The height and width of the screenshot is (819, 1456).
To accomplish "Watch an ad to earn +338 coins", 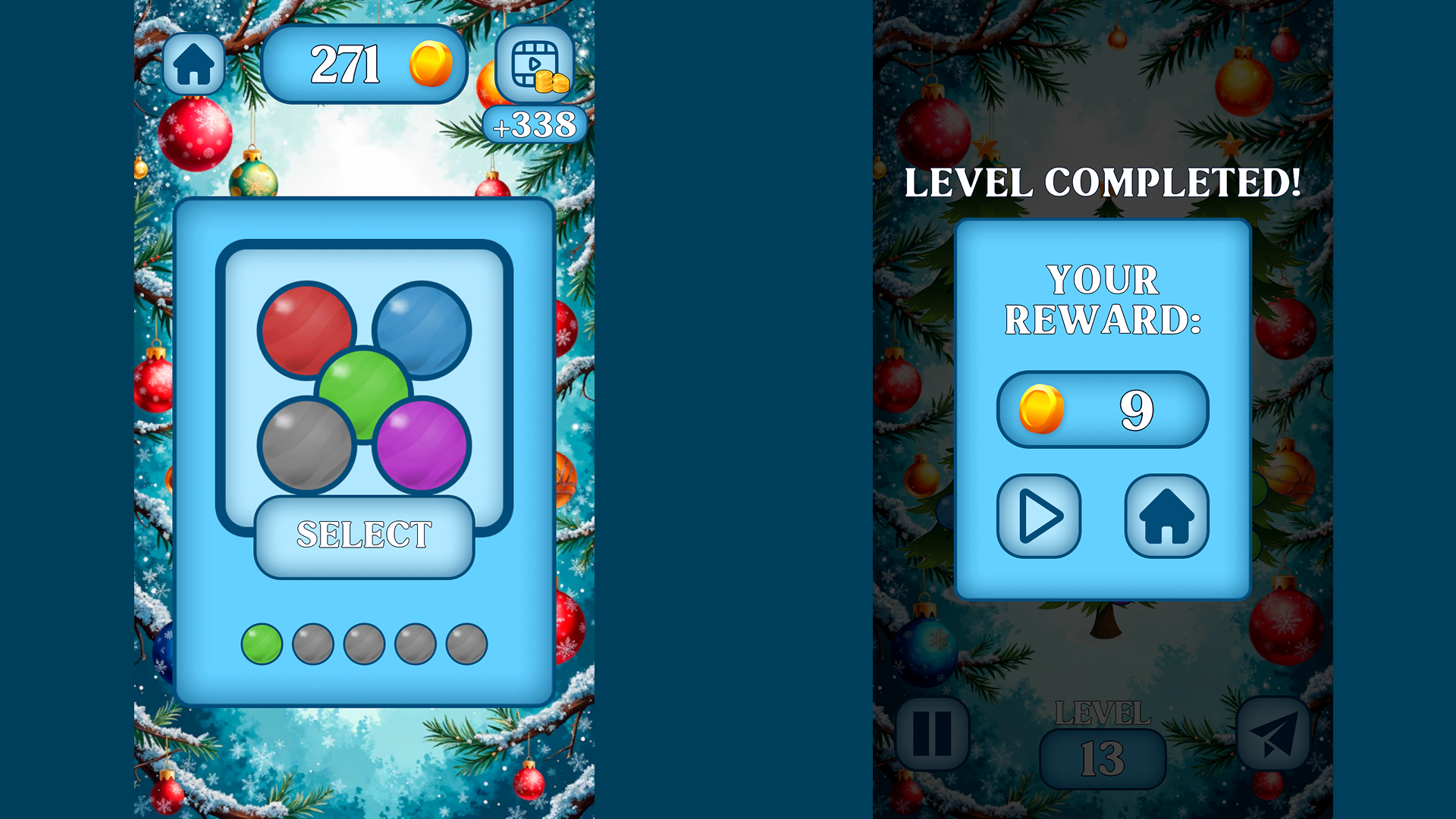I will pyautogui.click(x=534, y=68).
